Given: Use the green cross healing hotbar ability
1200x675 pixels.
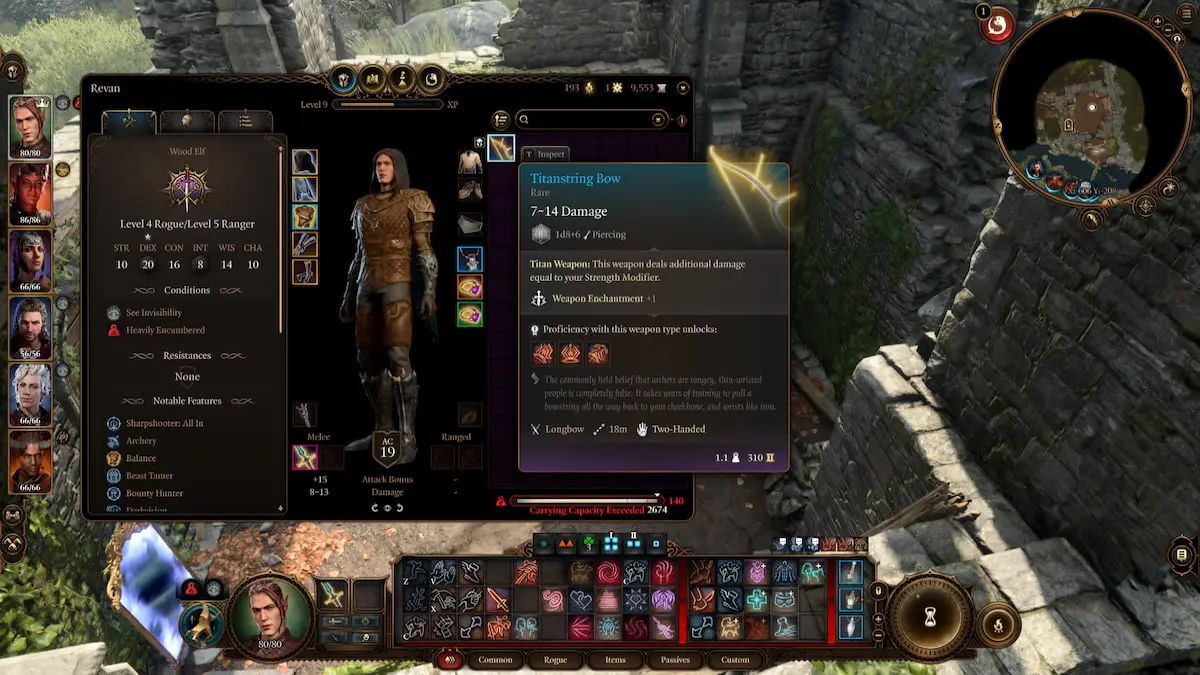Looking at the screenshot, I should pos(757,600).
